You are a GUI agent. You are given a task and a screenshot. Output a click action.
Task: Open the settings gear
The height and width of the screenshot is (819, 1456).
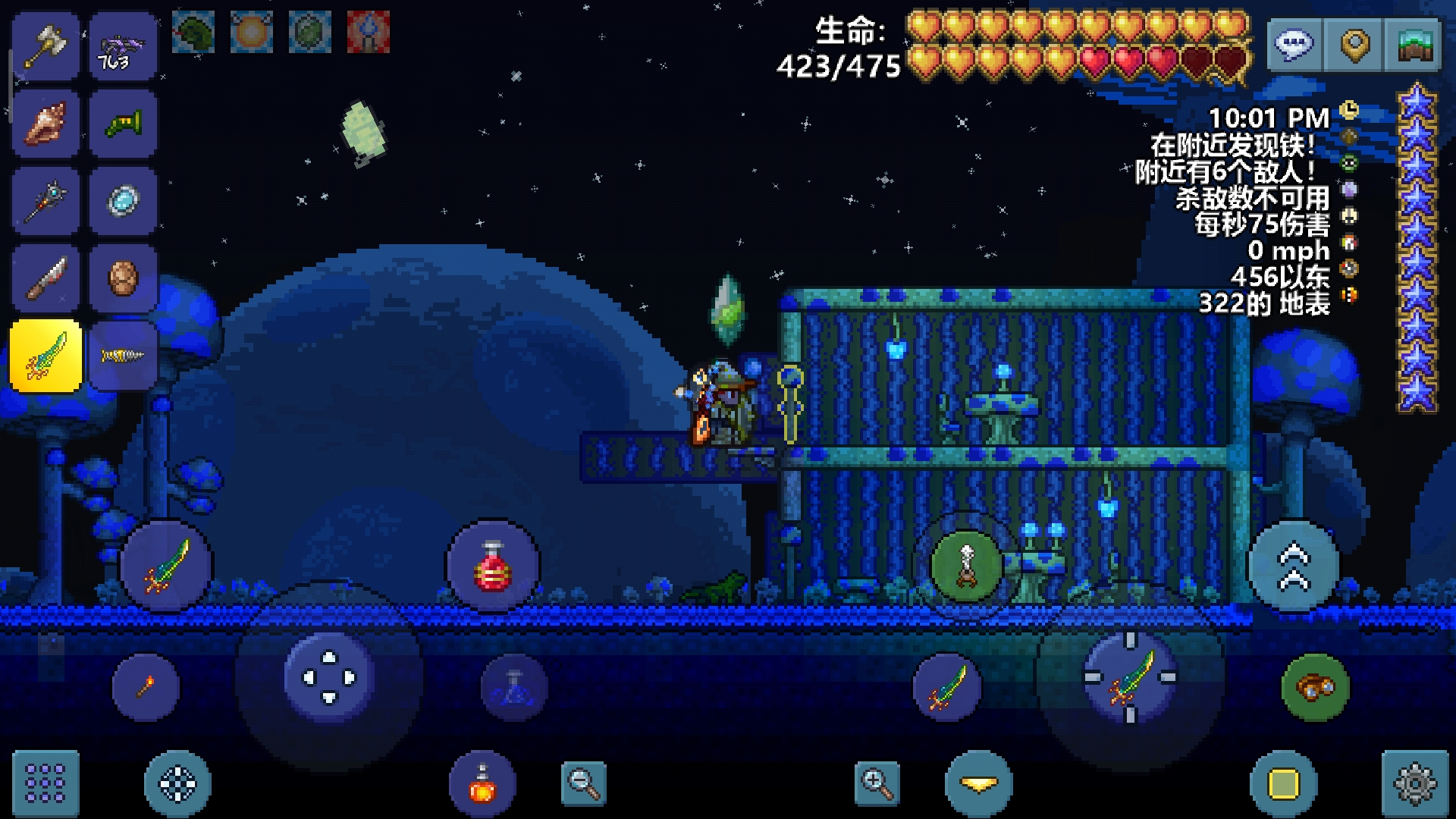pos(1415,783)
